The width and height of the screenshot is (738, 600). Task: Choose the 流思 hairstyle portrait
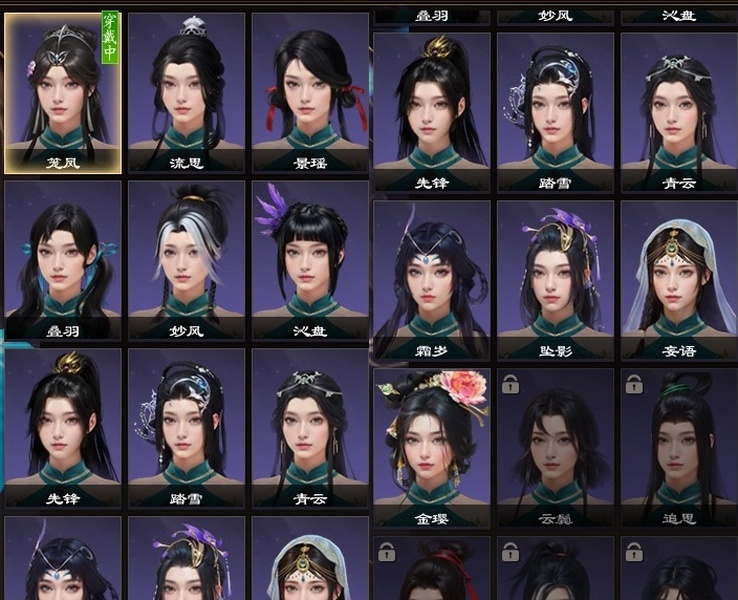point(187,90)
